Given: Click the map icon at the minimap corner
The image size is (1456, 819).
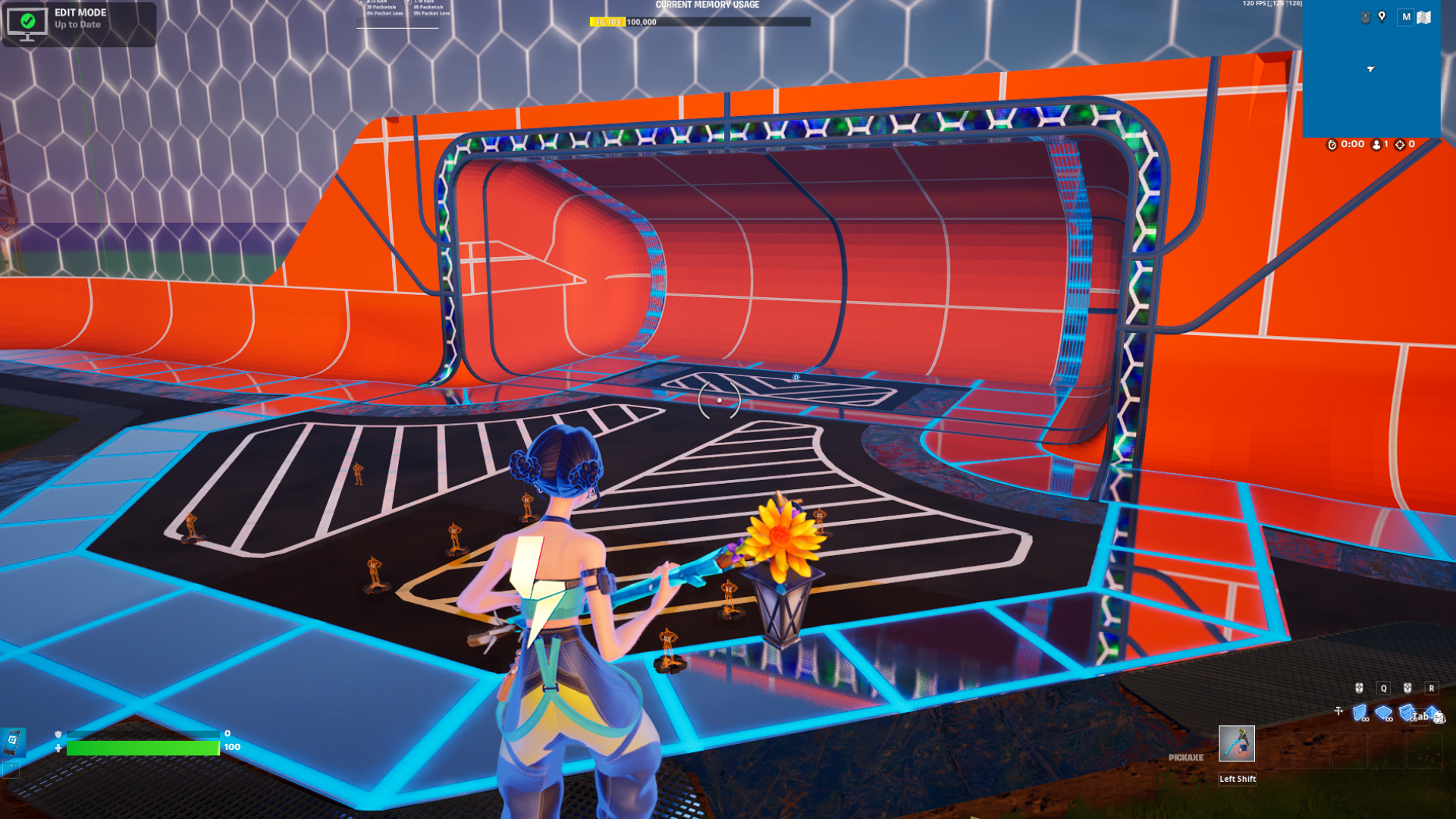Looking at the screenshot, I should coord(1423,17).
